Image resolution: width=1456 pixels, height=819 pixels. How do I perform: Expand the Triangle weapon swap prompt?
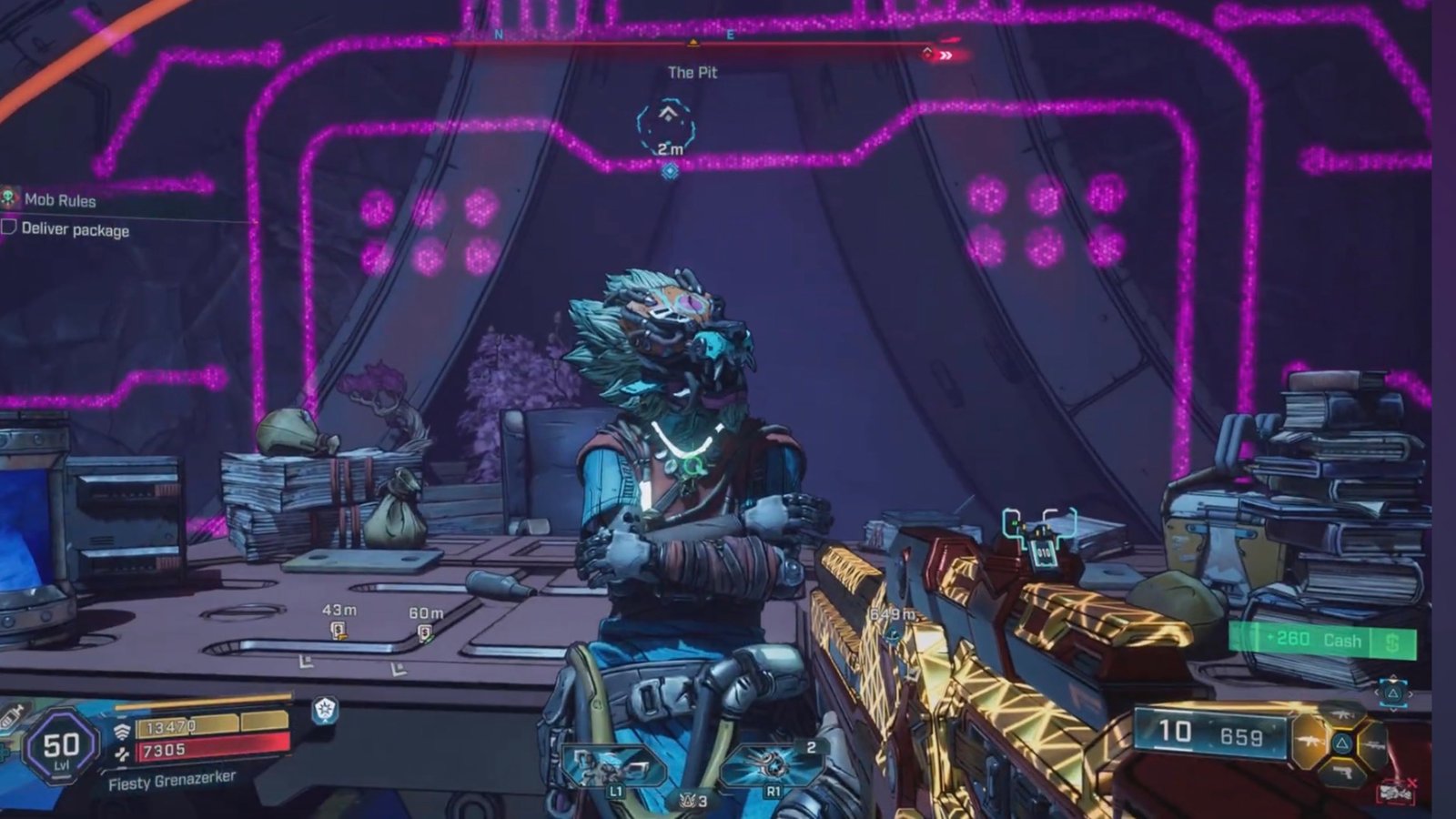1393,693
